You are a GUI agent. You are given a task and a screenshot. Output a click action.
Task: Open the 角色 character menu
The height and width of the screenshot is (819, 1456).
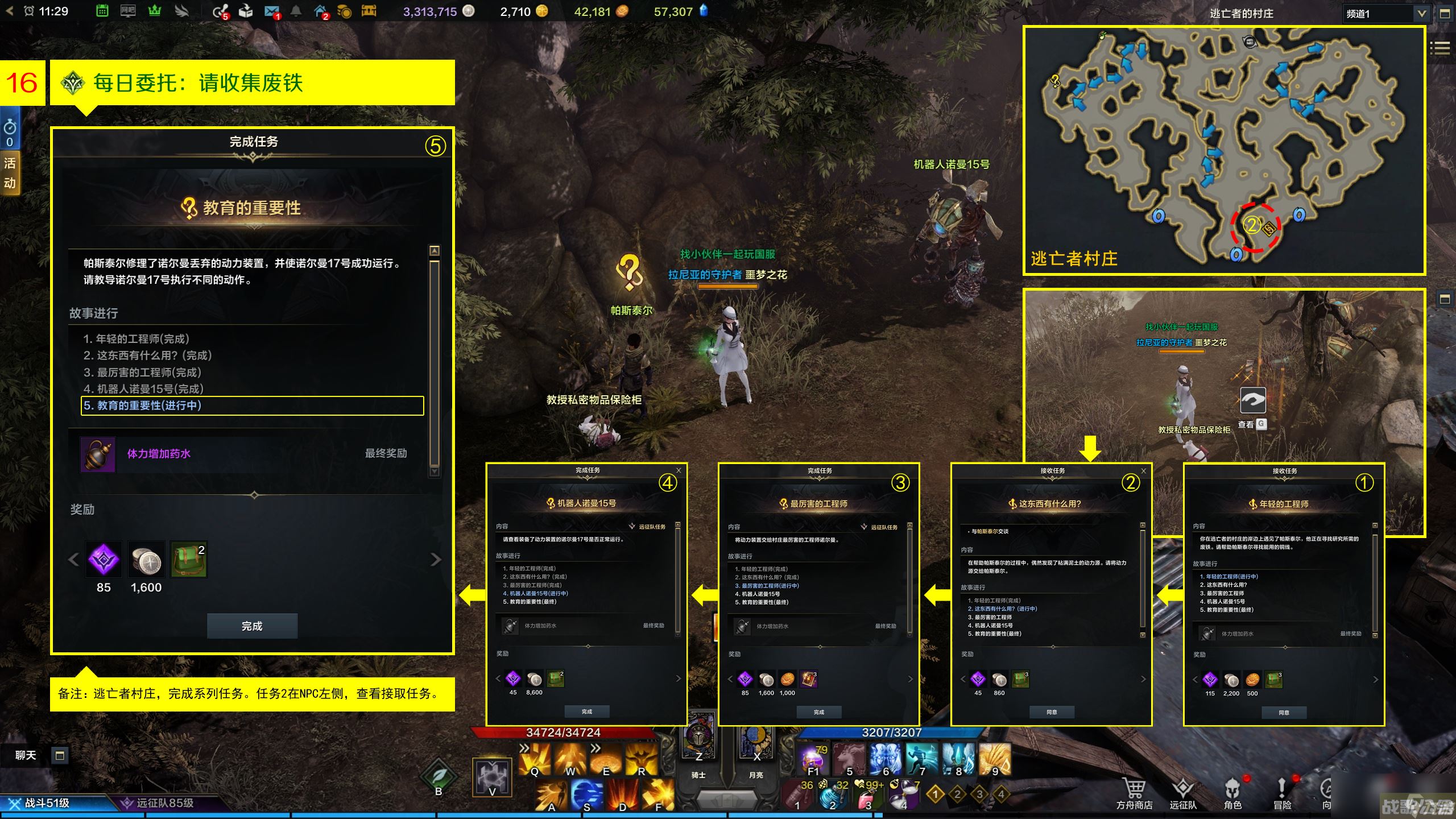point(1232,793)
